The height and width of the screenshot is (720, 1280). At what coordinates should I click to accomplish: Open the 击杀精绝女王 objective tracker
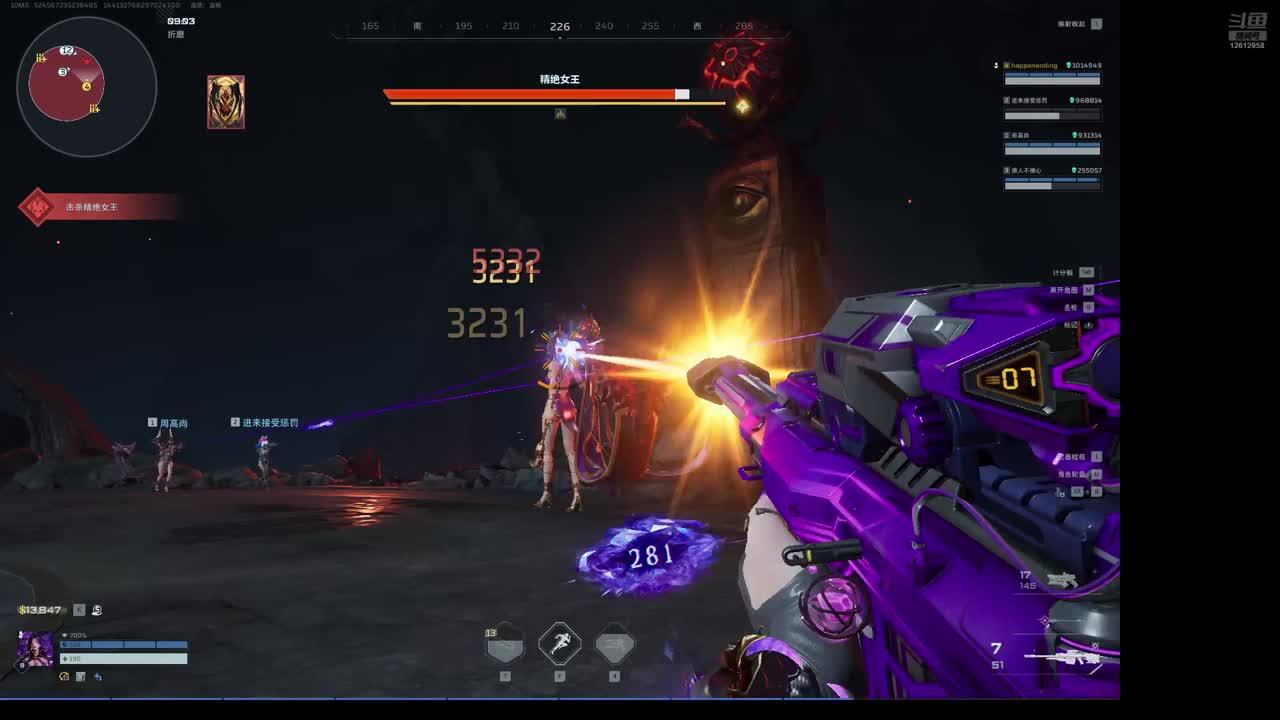click(90, 207)
